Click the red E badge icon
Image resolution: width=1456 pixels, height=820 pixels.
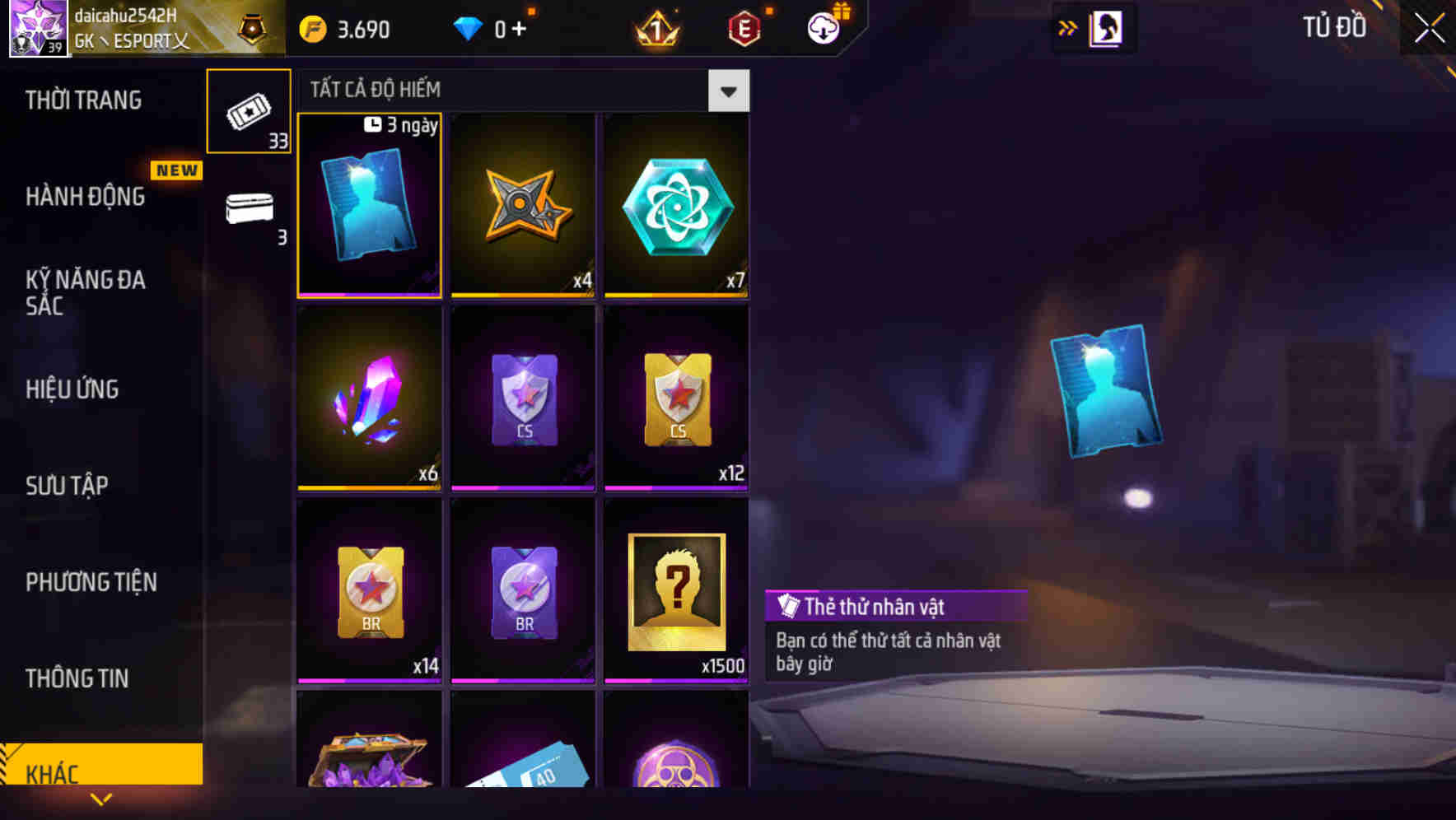(744, 27)
